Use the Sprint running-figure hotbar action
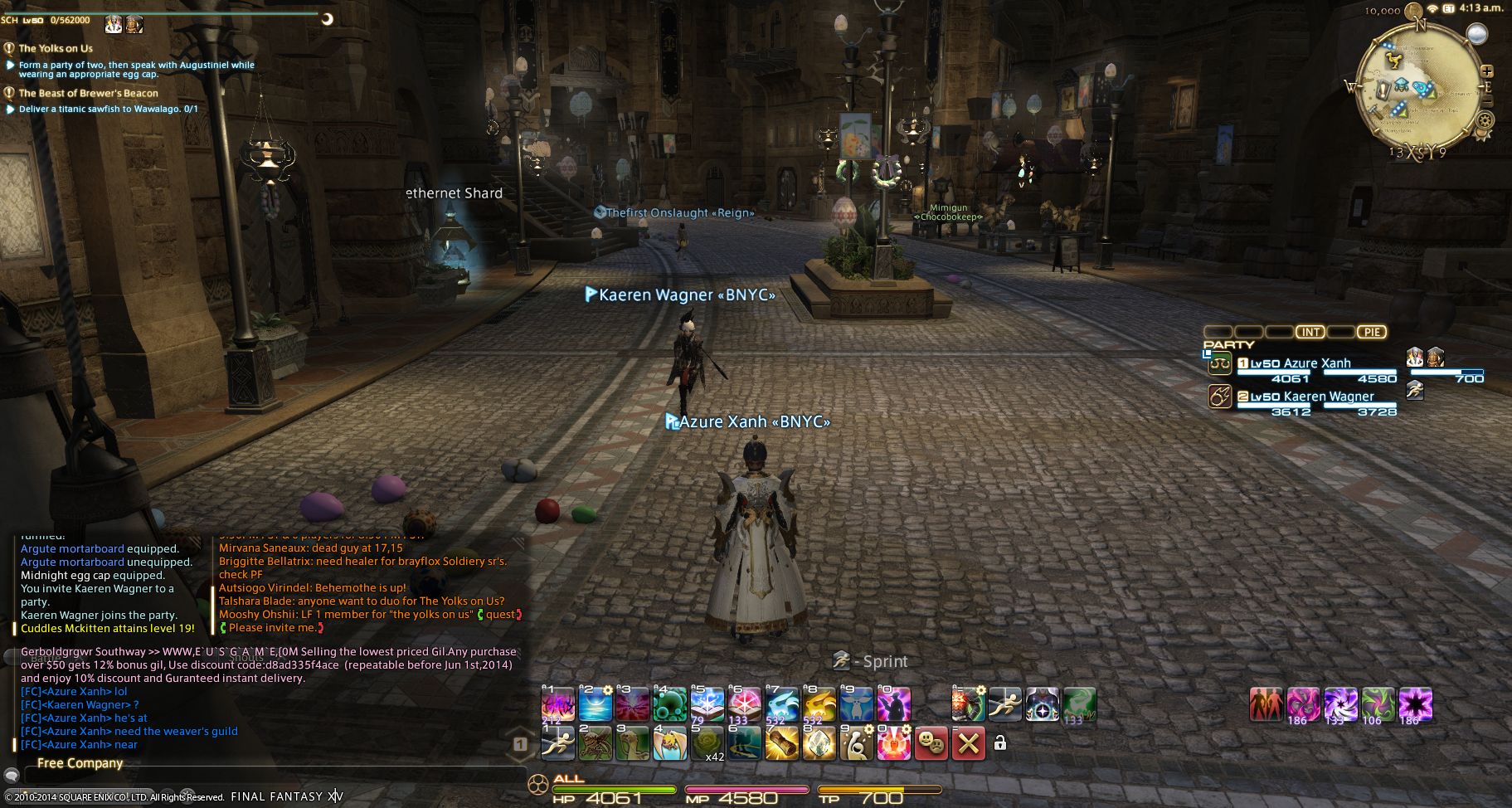The width and height of the screenshot is (1512, 808). (x=558, y=743)
